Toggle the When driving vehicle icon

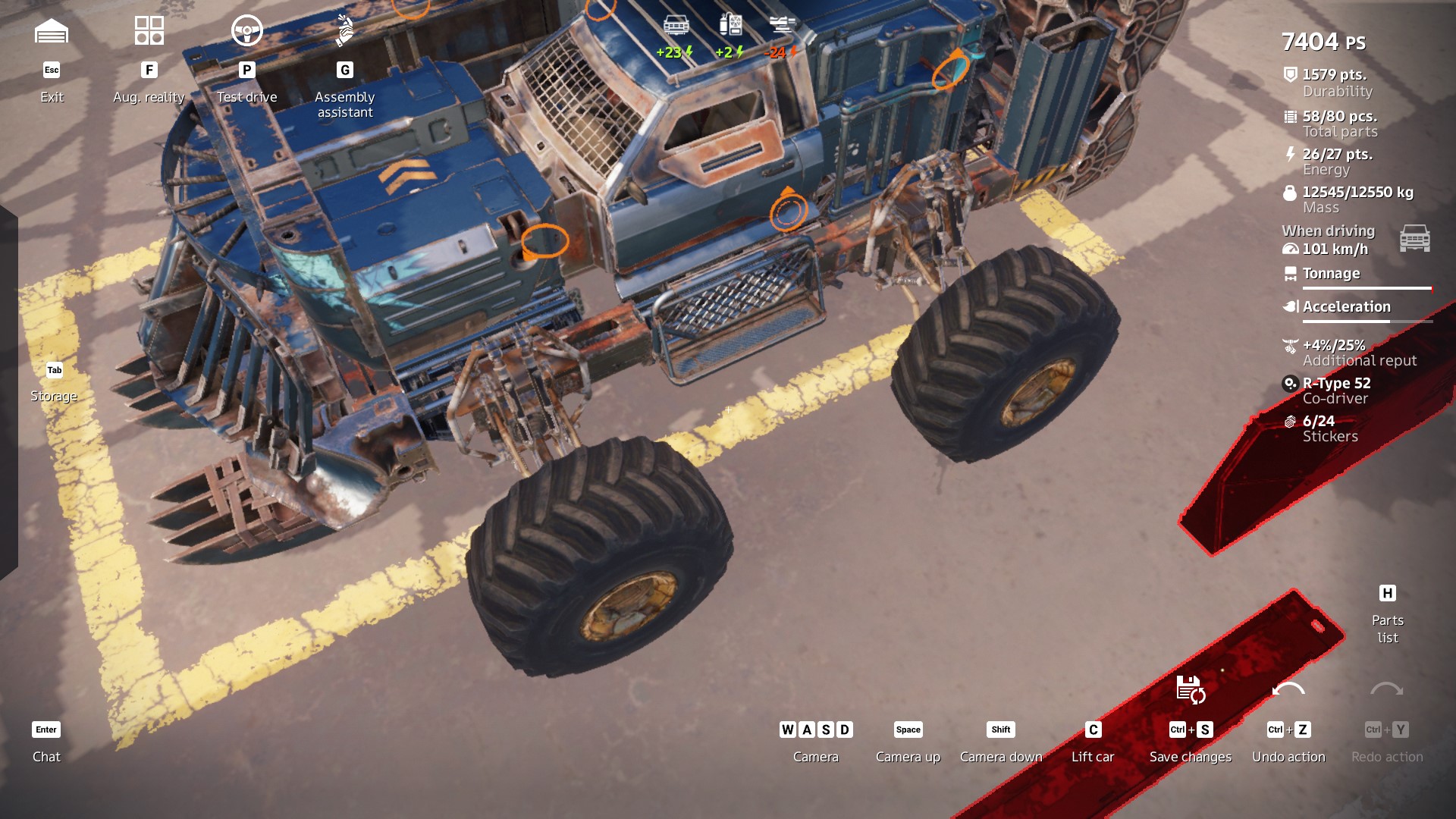(x=1414, y=238)
